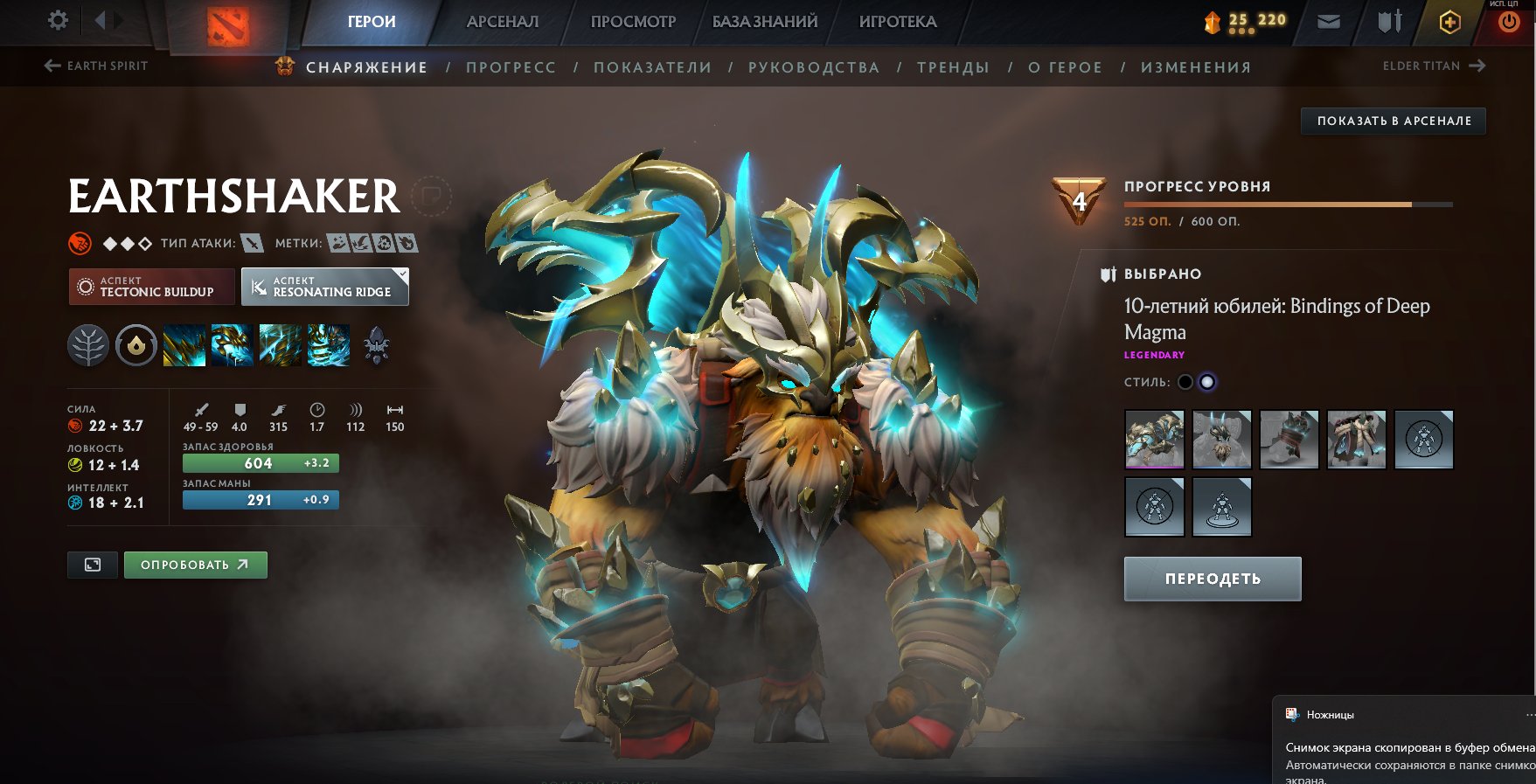Click the Опробовать demo button
The width and height of the screenshot is (1536, 784).
(x=195, y=565)
